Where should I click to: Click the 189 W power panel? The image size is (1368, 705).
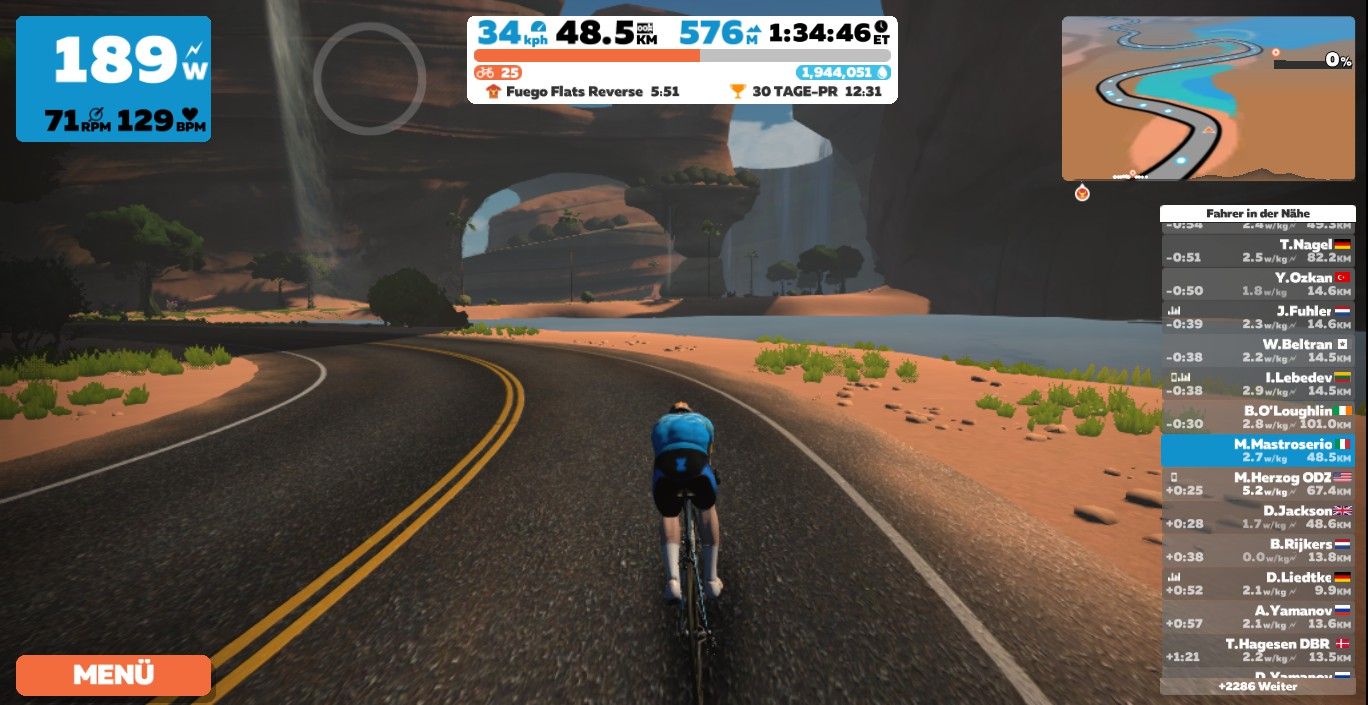[113, 78]
